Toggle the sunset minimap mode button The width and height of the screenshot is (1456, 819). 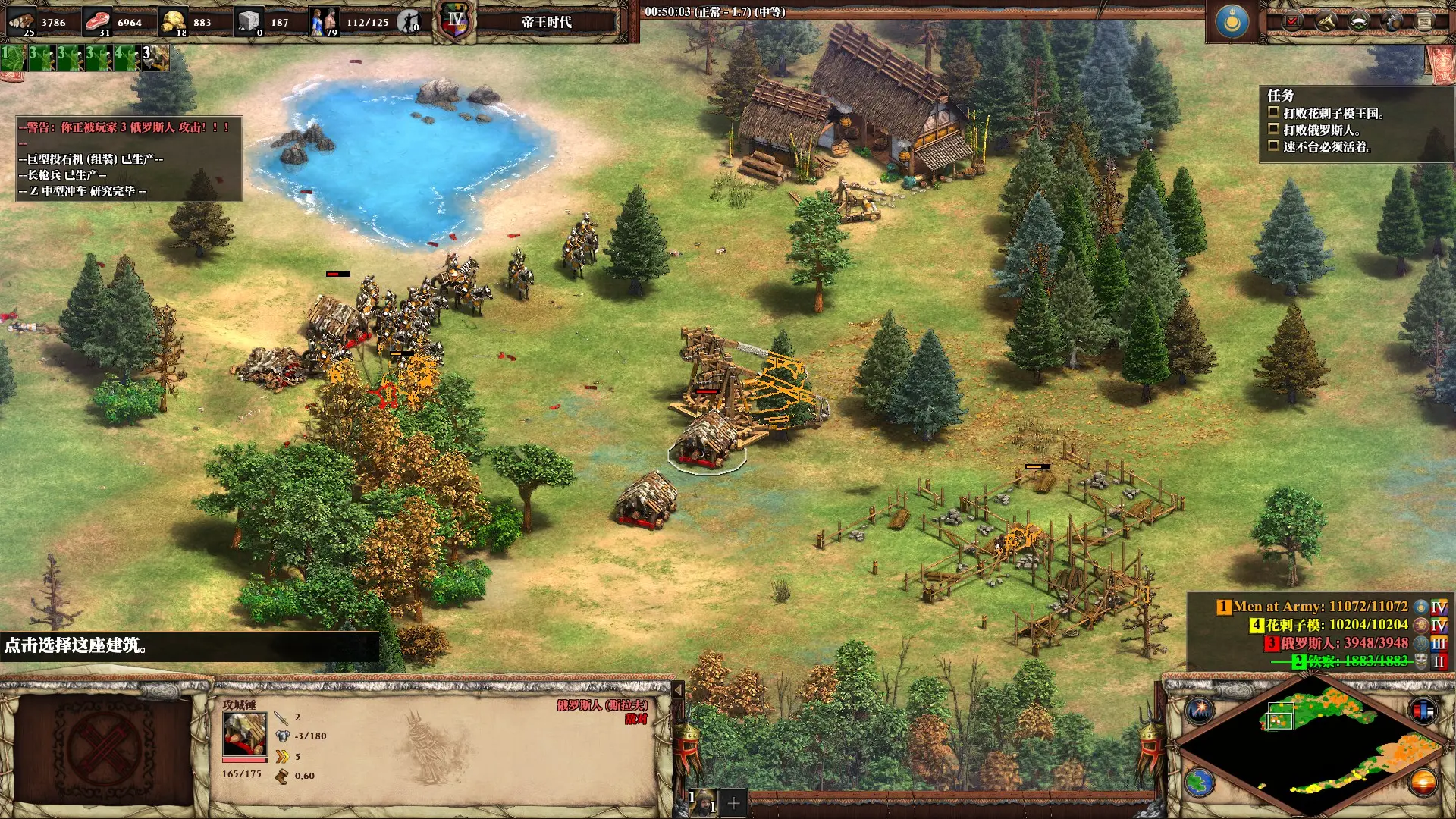tap(1423, 783)
